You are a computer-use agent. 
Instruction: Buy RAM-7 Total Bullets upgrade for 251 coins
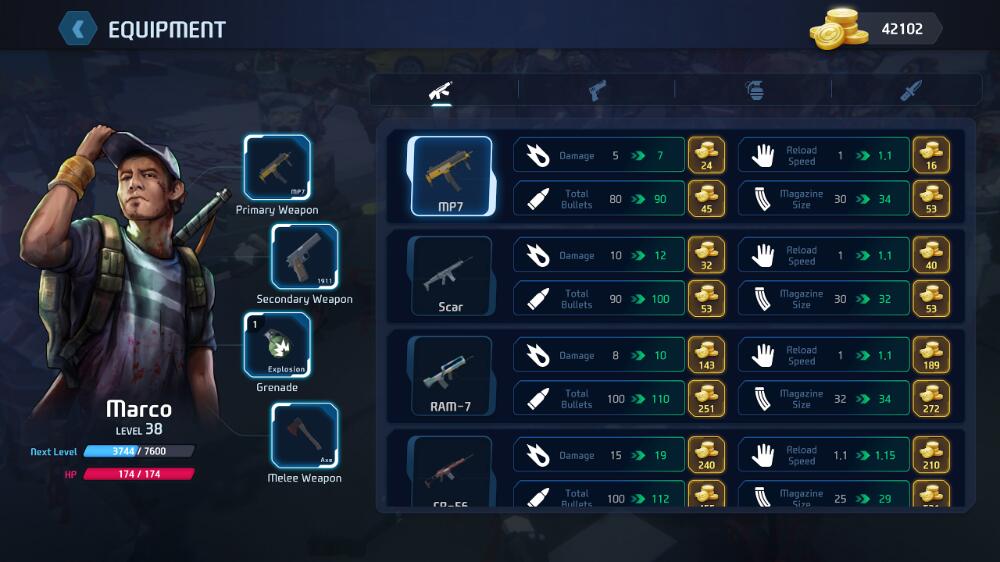point(707,398)
